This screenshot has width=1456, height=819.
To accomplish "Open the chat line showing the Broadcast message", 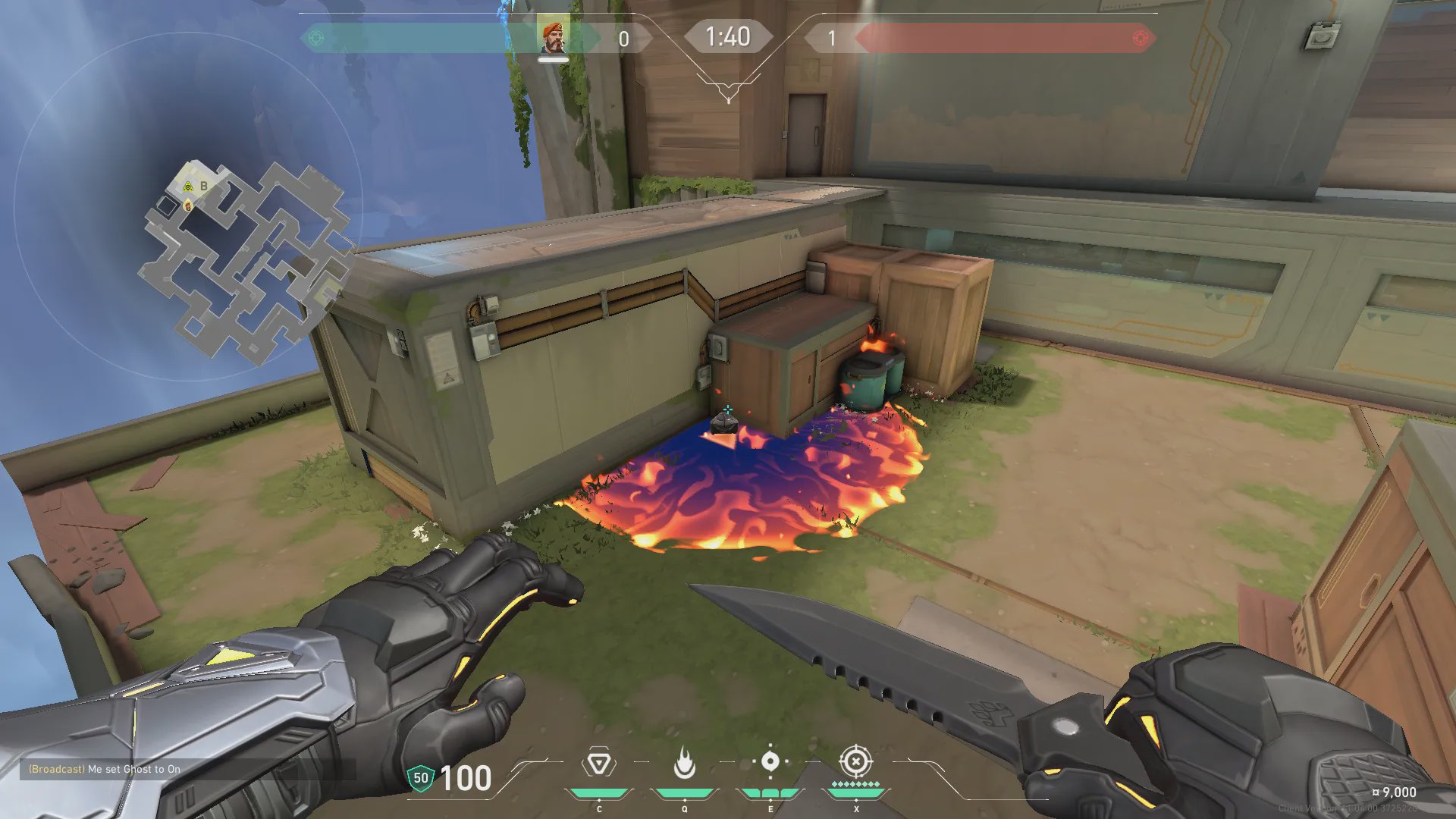I will [105, 769].
